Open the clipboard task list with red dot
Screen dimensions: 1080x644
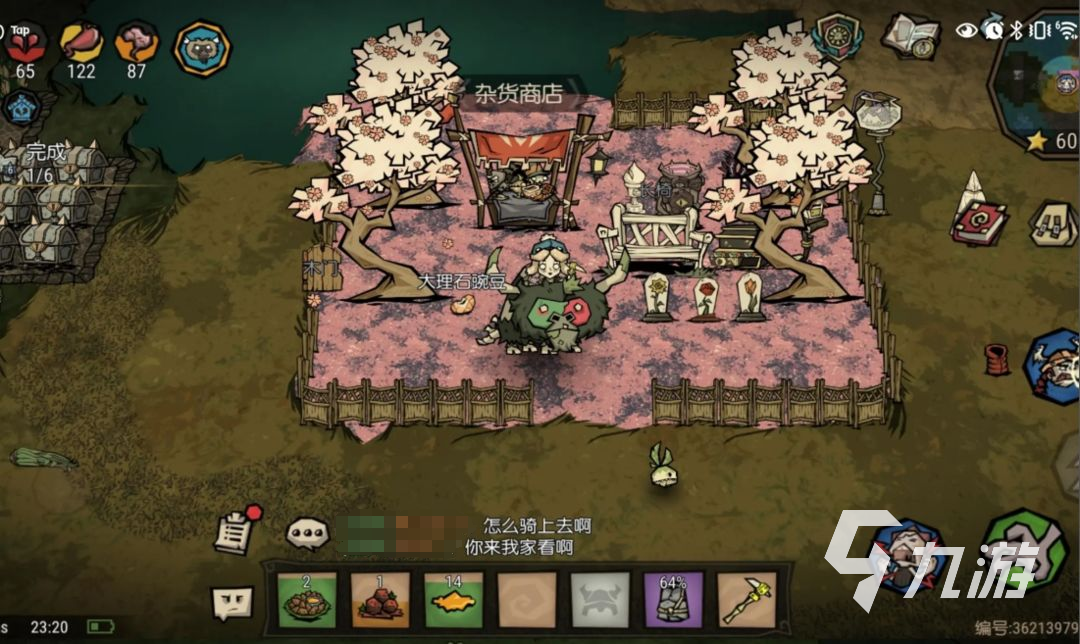coord(235,530)
